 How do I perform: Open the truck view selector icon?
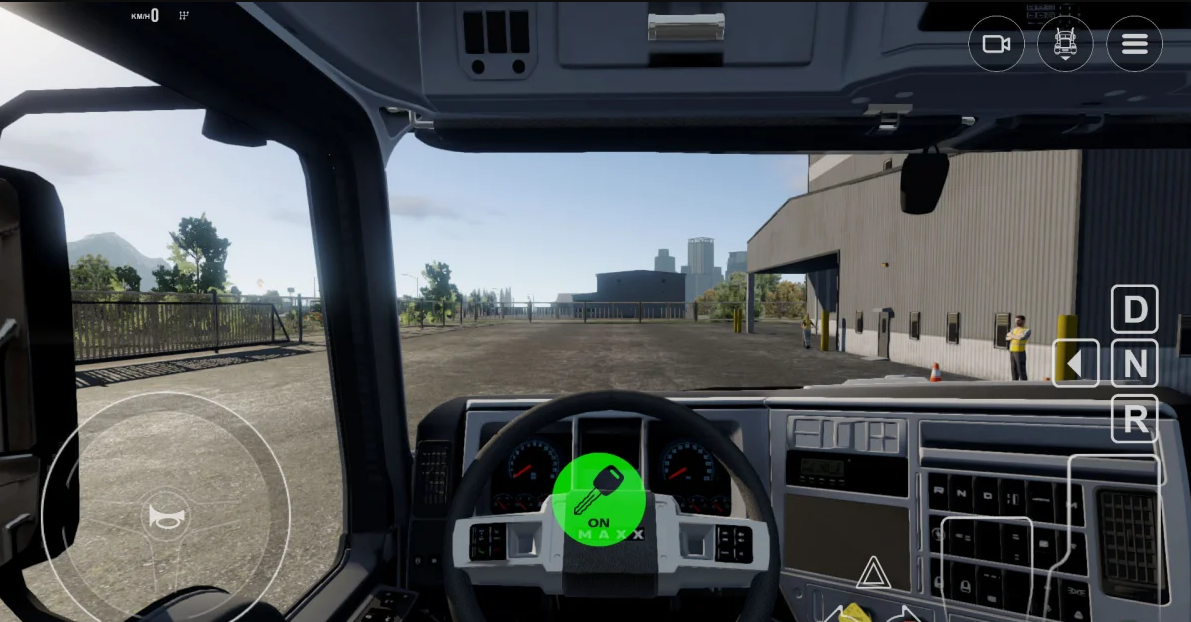click(x=1065, y=44)
